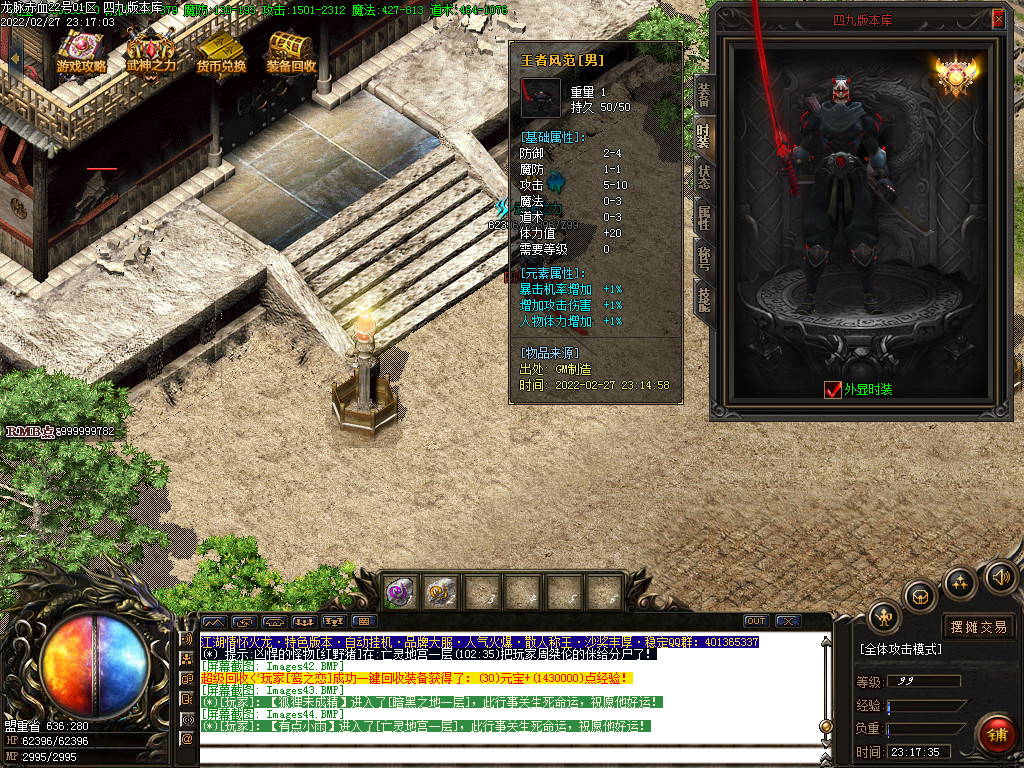Screen dimensions: 1024x768
Task: Close the 四九版本库 character panel
Action: click(998, 19)
